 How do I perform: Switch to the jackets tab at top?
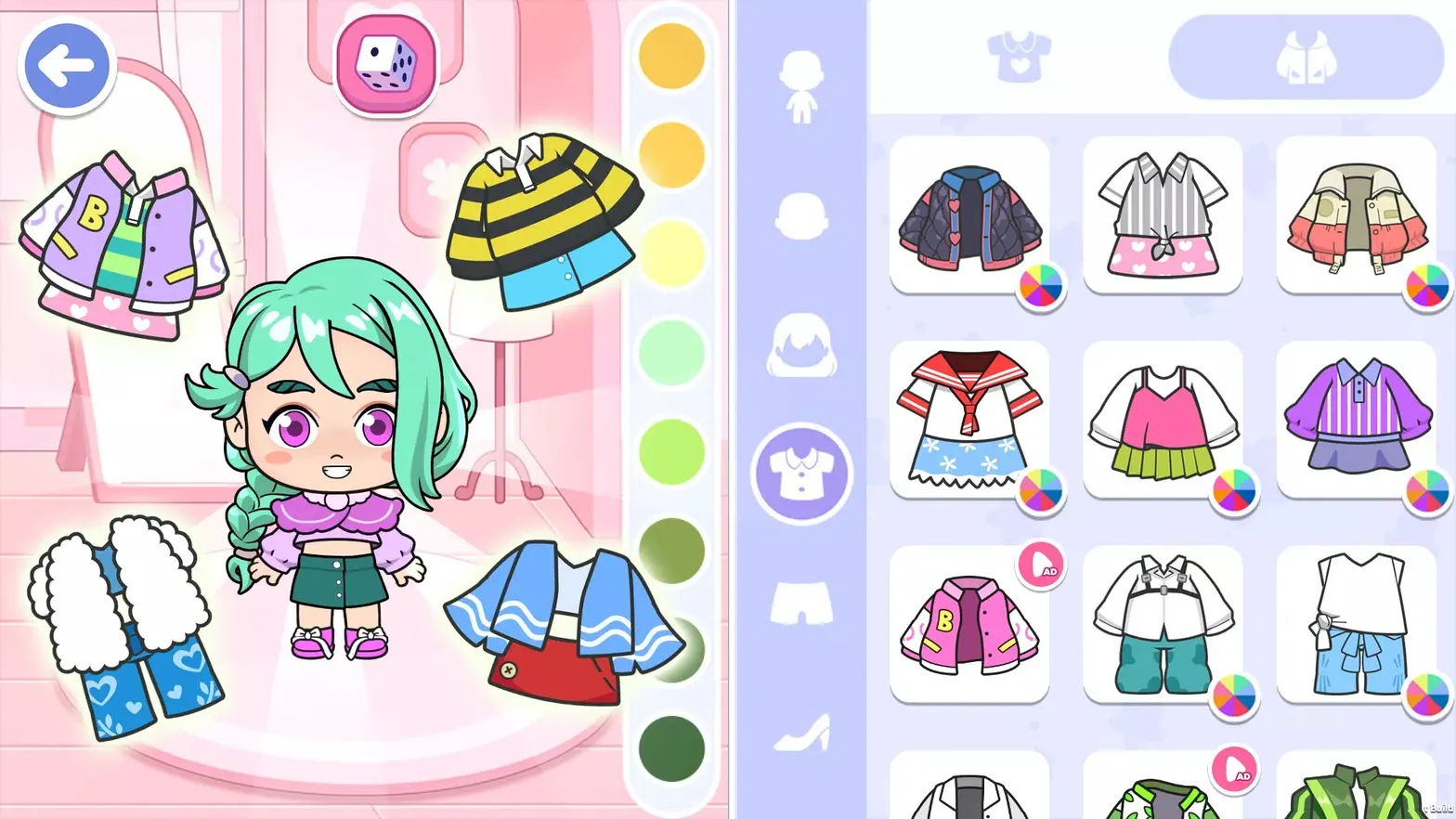coord(1305,56)
